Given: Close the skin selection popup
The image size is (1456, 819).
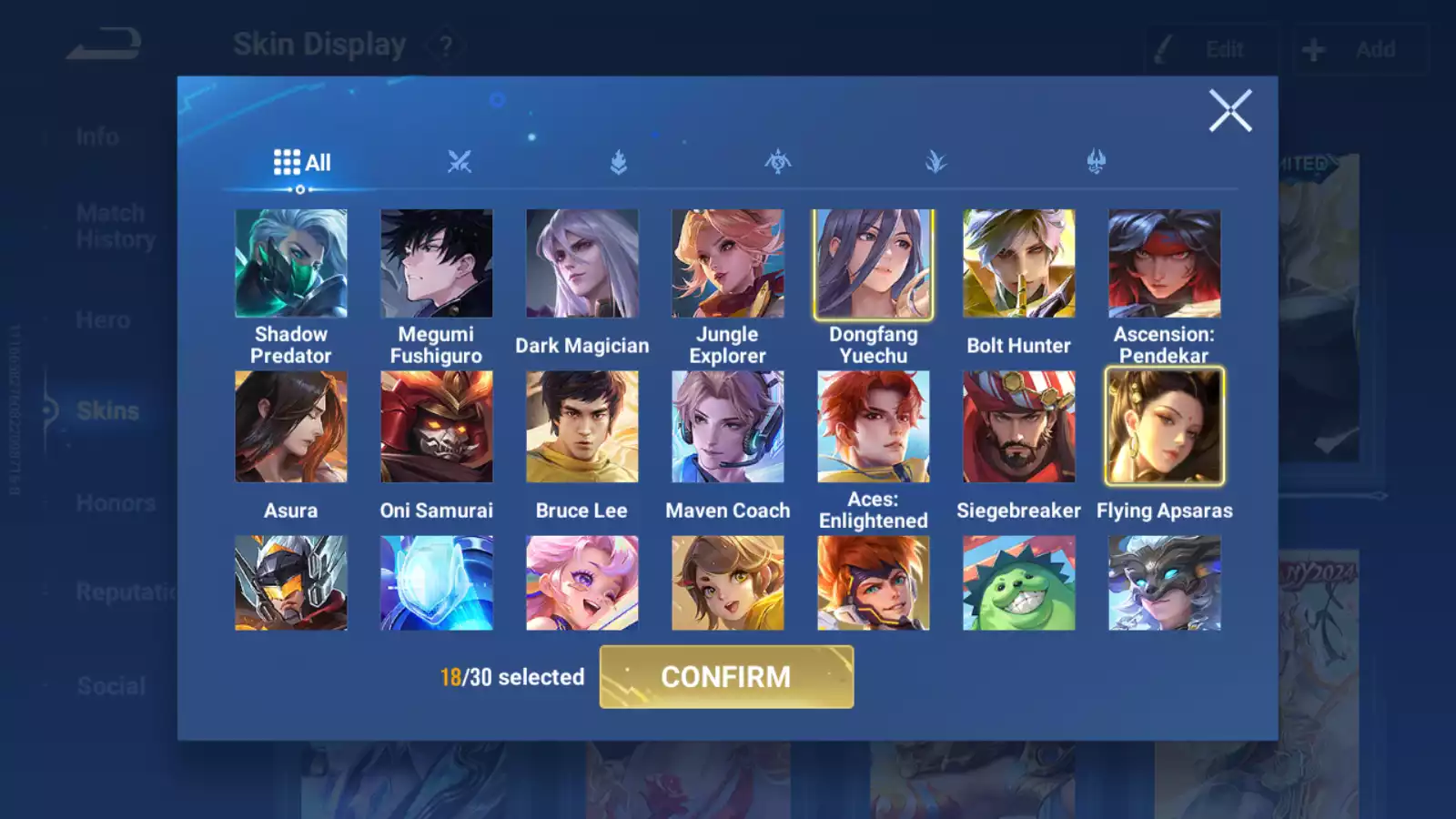Looking at the screenshot, I should [x=1230, y=111].
